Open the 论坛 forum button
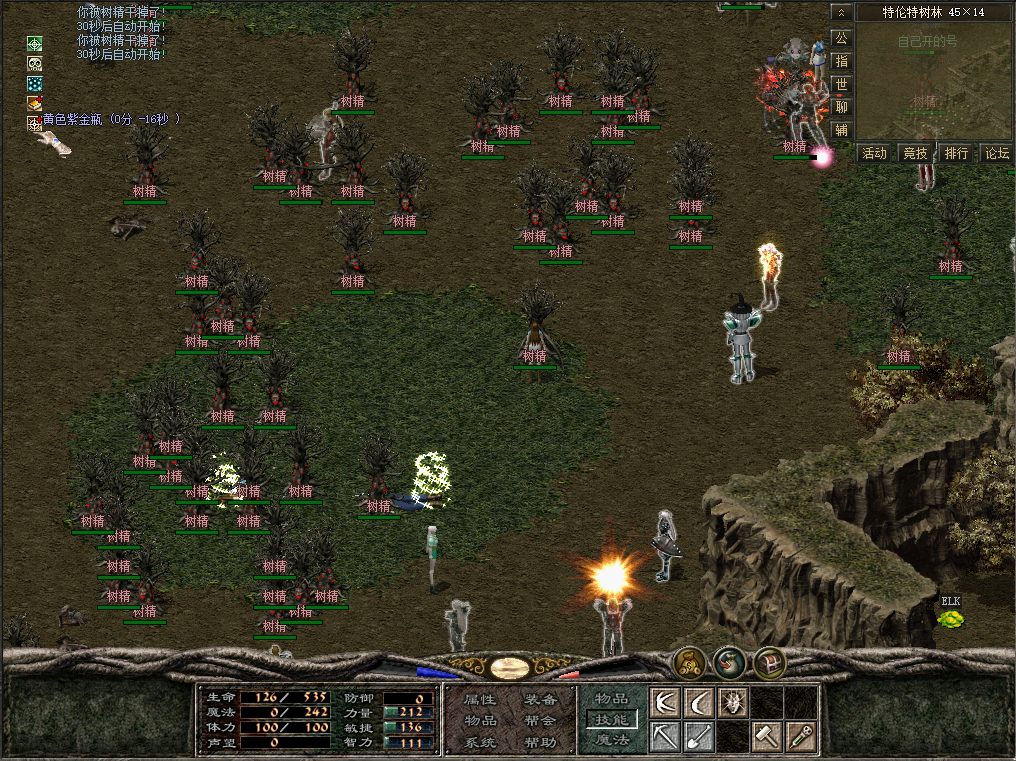1016x761 pixels. coord(997,153)
